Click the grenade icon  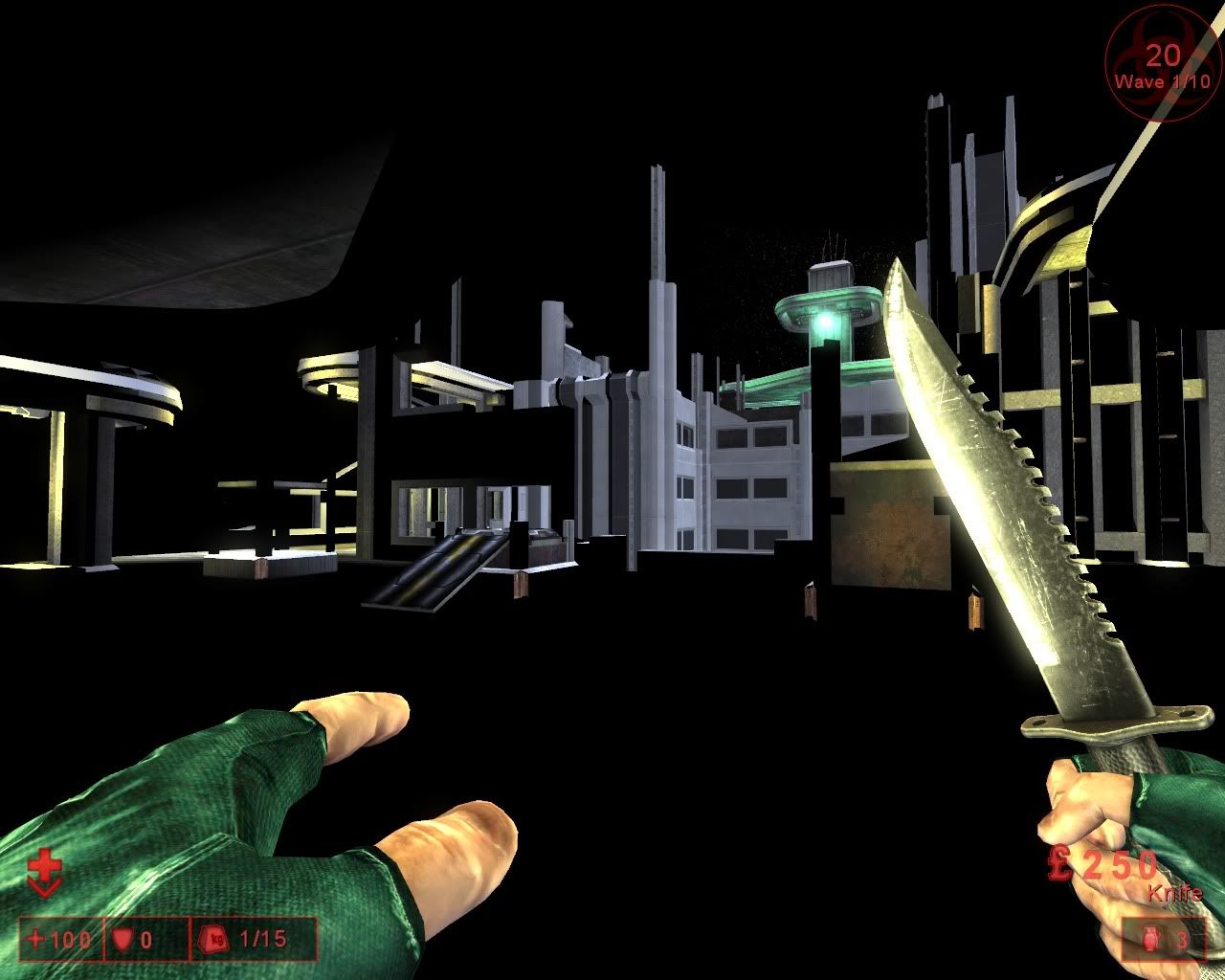coord(1148,940)
